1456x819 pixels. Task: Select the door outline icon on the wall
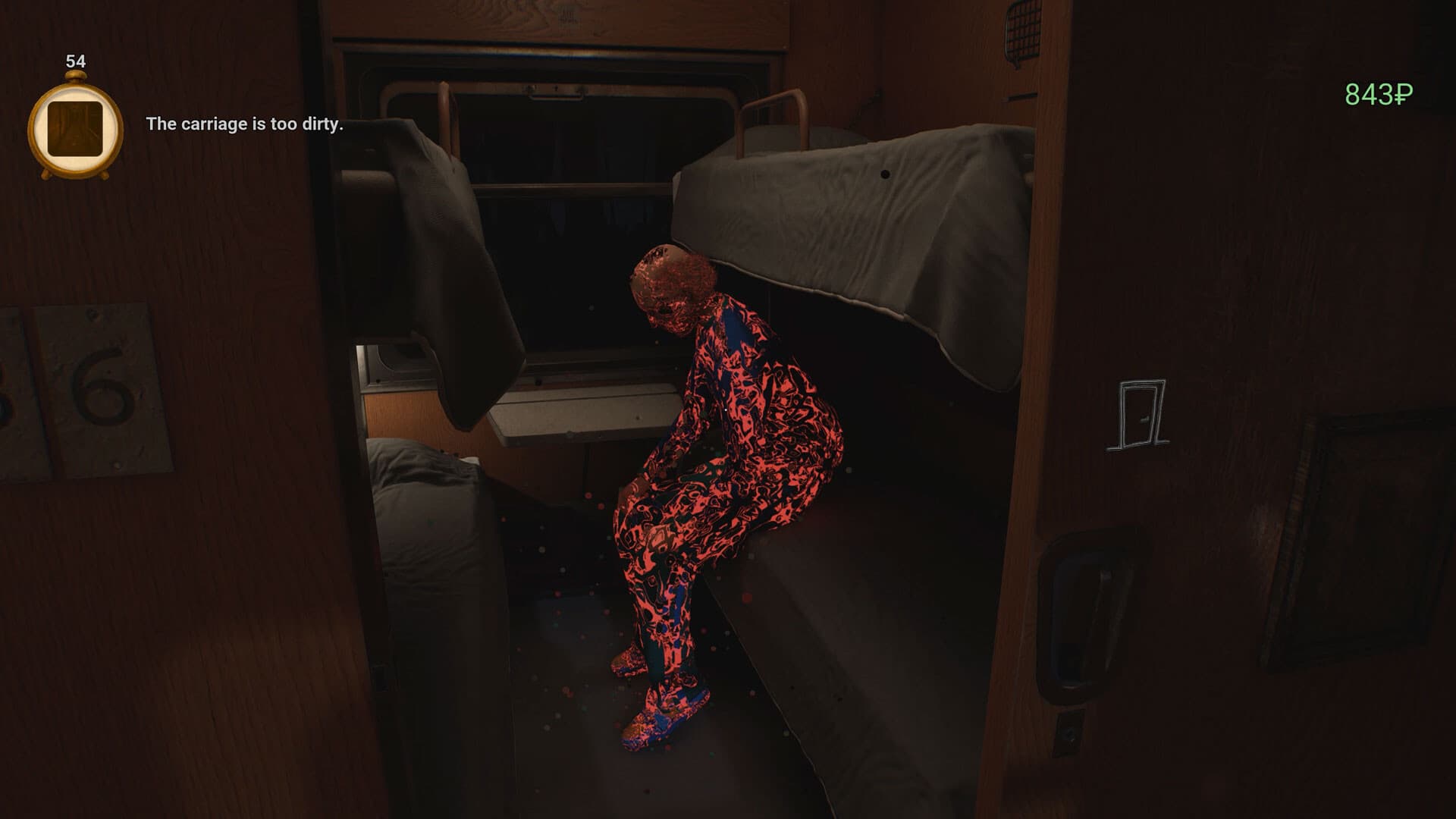[x=1138, y=410]
